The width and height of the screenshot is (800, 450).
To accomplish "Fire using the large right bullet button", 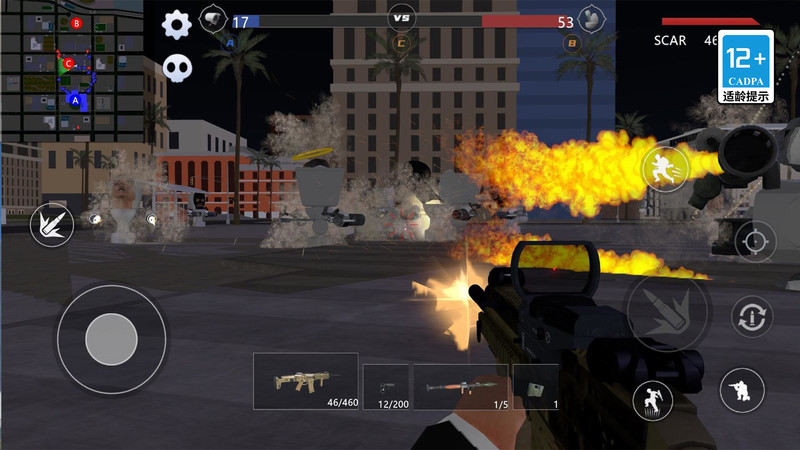I will click(x=667, y=312).
